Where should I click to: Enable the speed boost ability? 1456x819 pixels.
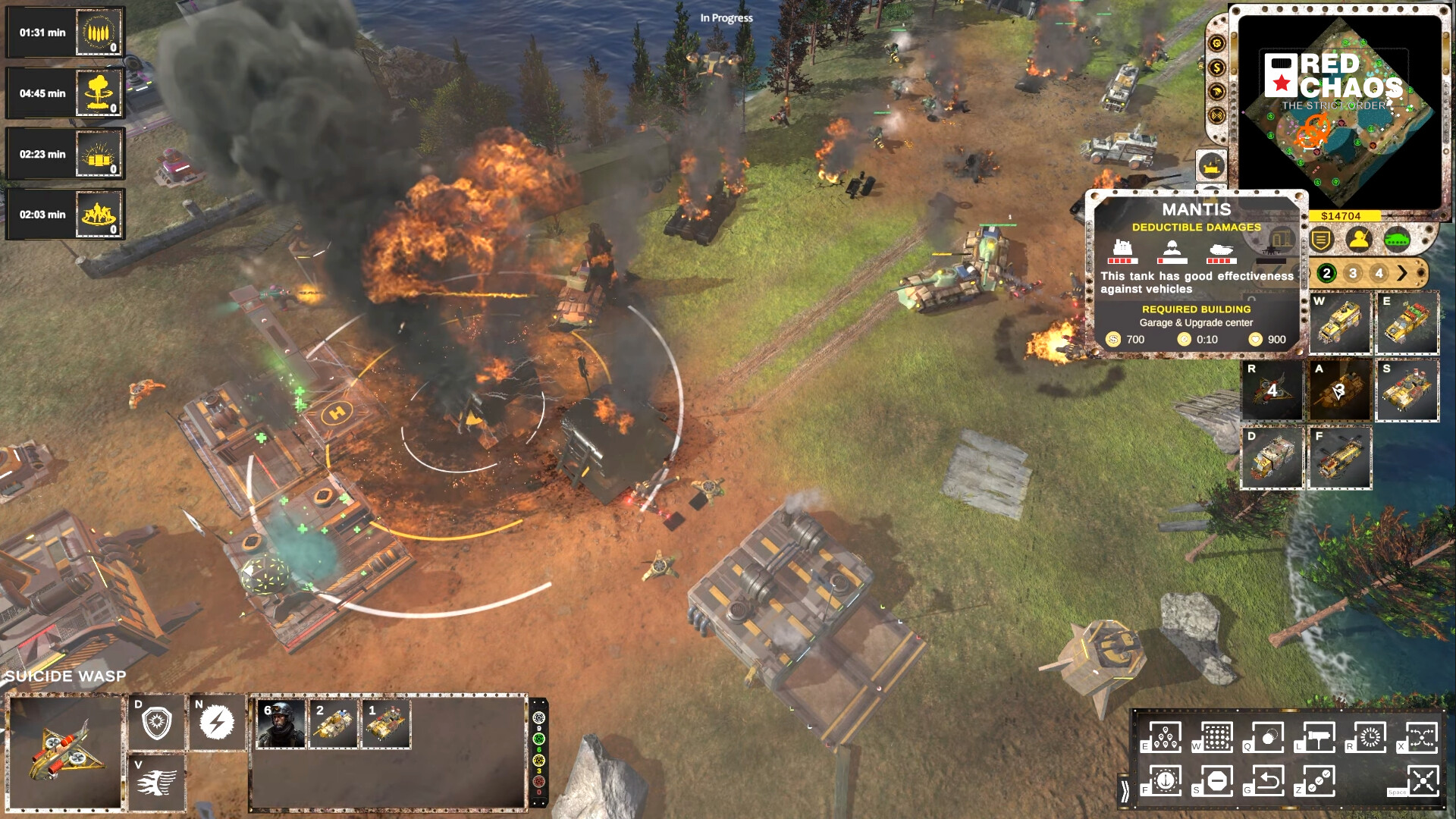[x=158, y=780]
